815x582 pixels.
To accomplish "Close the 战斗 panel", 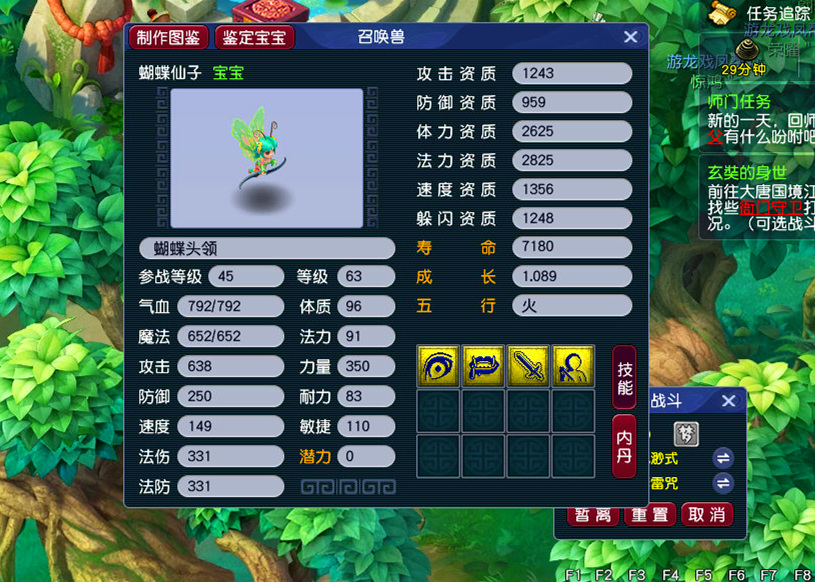I will click(728, 401).
